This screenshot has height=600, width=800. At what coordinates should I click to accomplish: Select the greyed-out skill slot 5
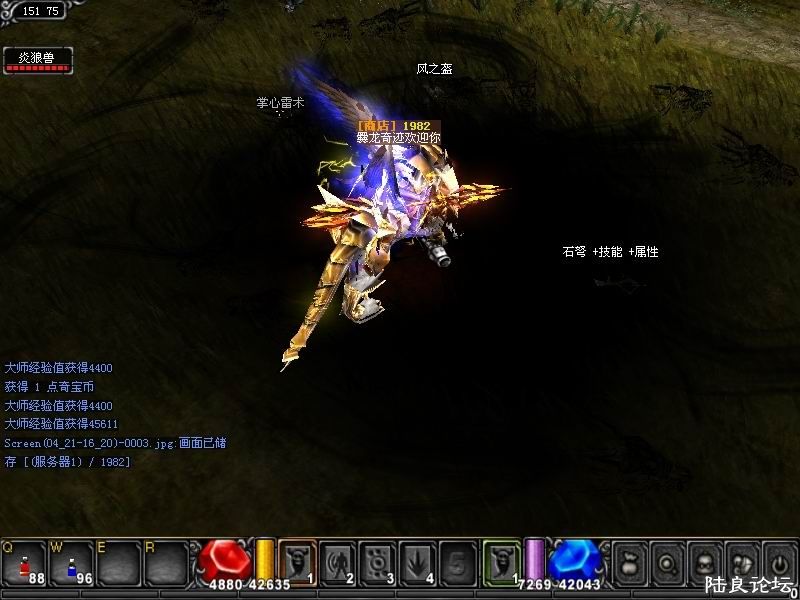(457, 563)
